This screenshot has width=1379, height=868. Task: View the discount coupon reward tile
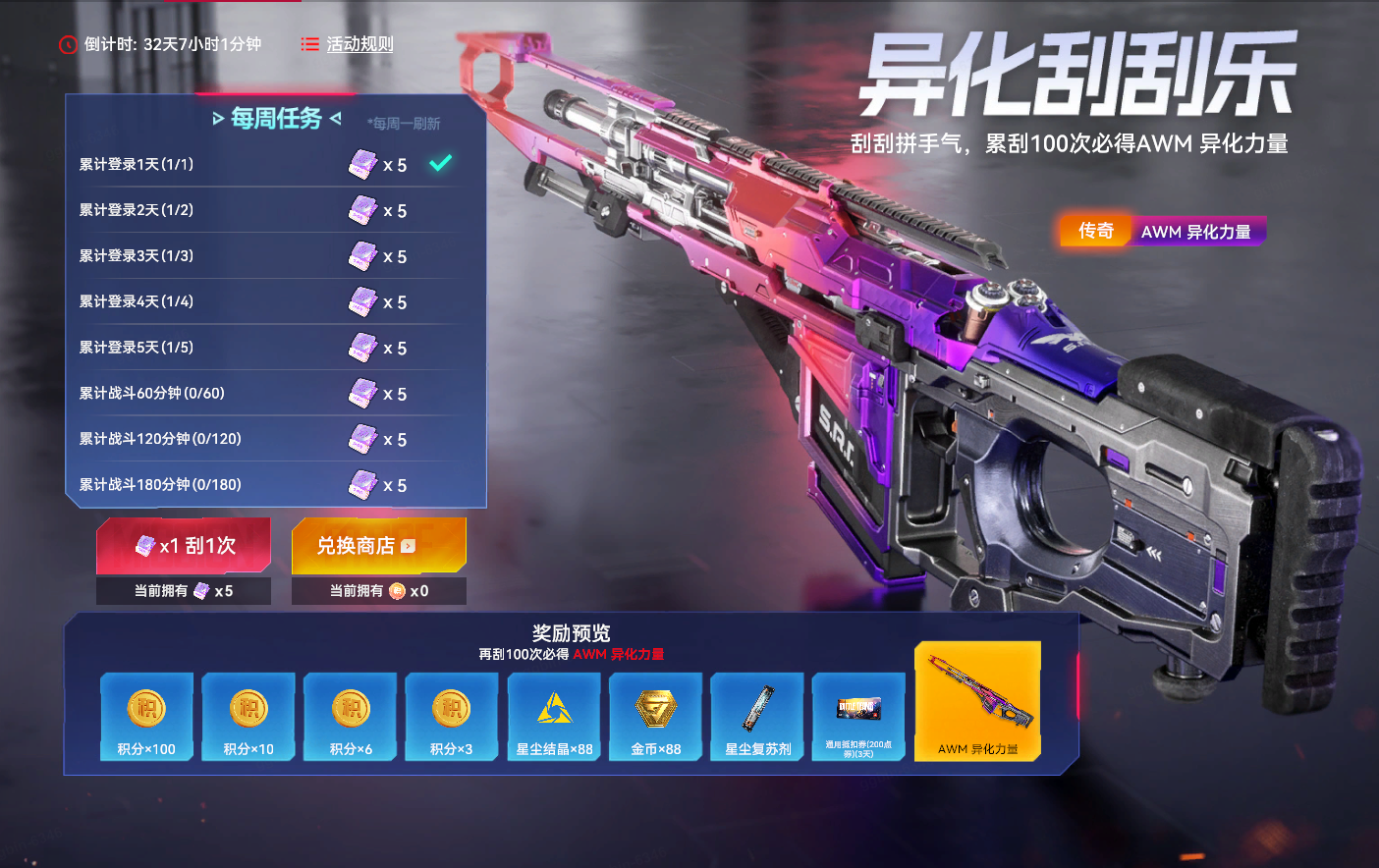click(x=858, y=717)
